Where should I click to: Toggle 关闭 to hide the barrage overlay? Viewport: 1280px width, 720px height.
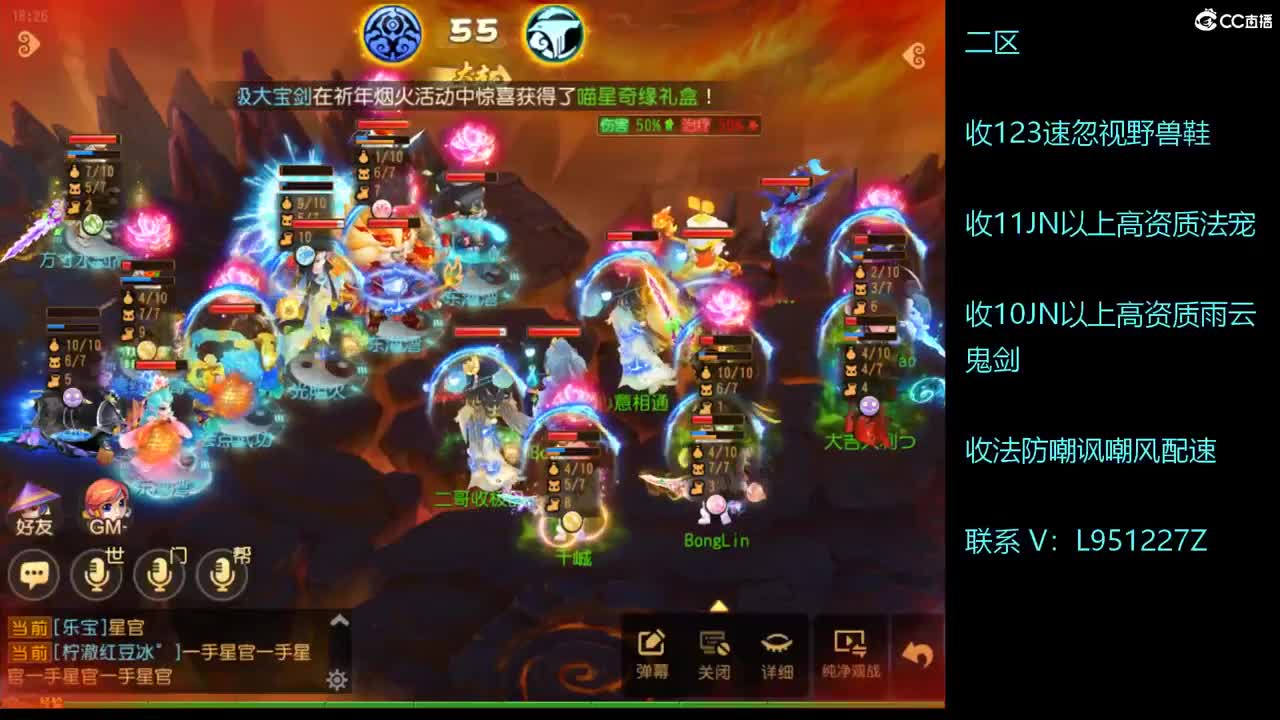pos(713,645)
